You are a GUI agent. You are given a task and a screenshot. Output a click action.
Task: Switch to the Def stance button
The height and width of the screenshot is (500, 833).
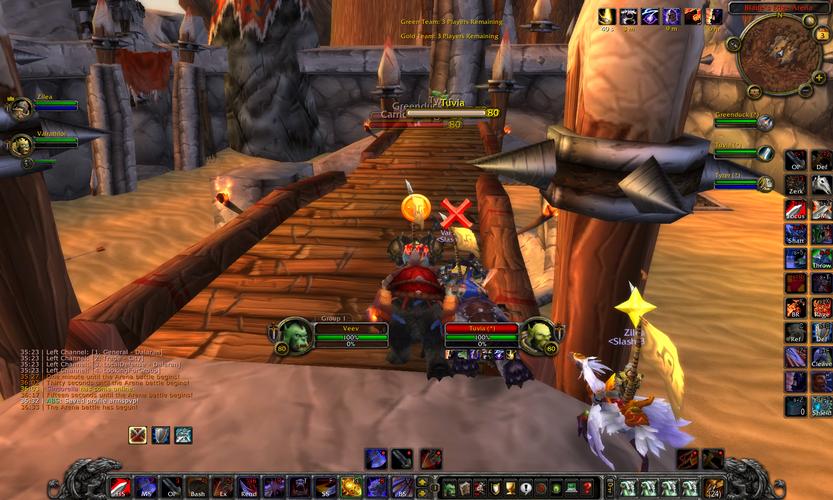[x=821, y=160]
